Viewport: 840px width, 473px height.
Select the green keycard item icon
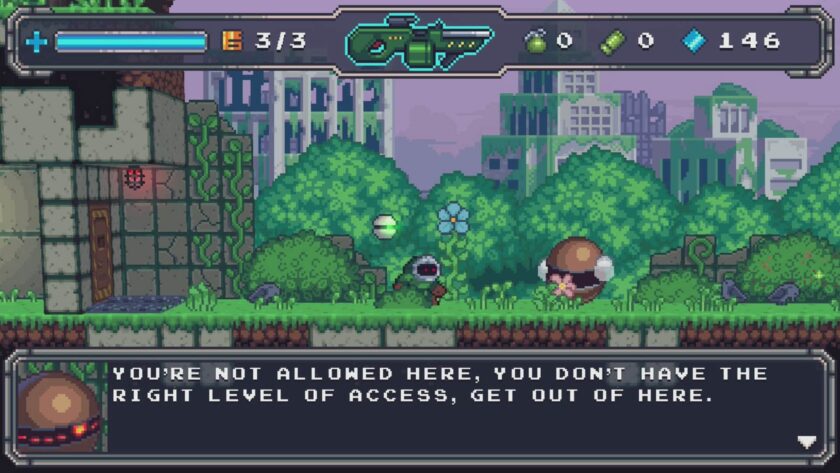click(x=612, y=41)
